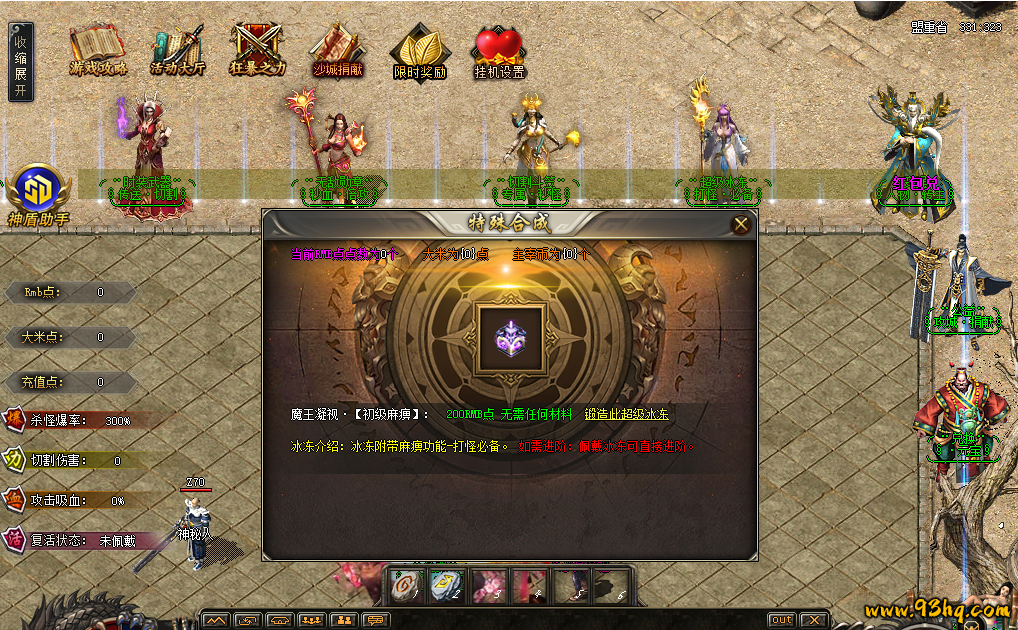This screenshot has height=630, width=1018.
Task: Close the 特殊合成 synthesis window
Action: click(x=741, y=225)
